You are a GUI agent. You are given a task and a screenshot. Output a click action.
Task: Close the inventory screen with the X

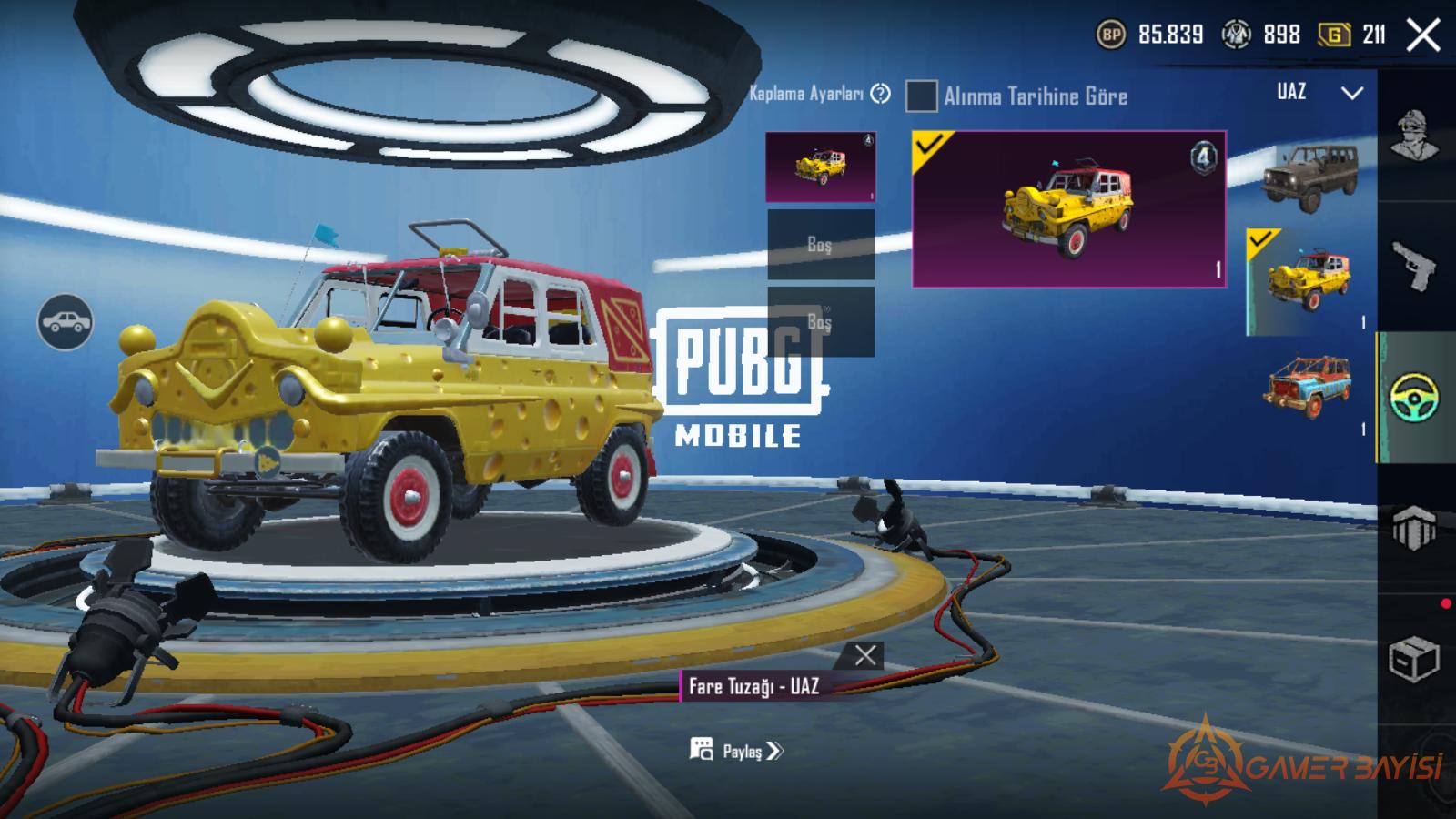coord(1422,35)
